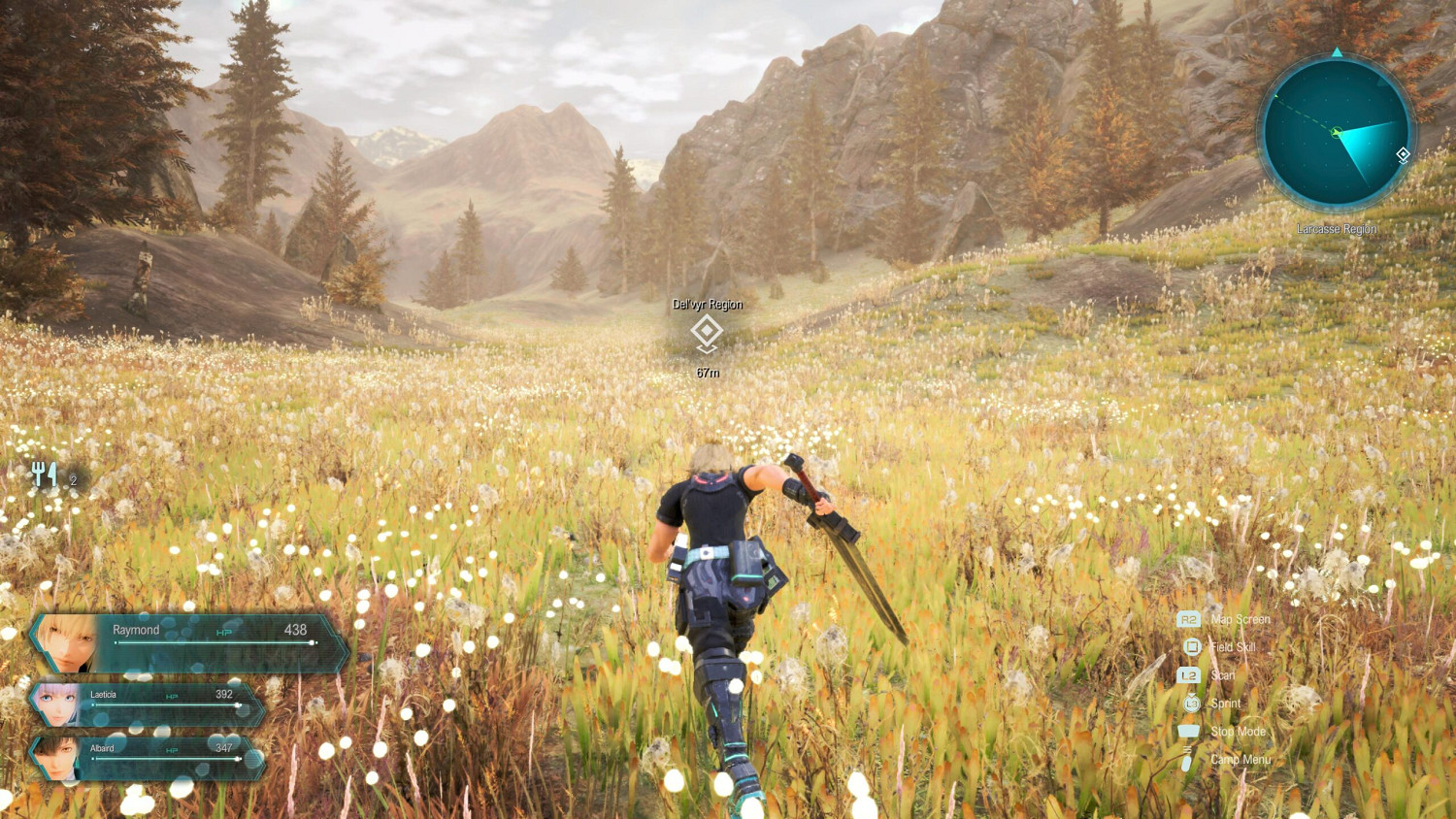Image resolution: width=1456 pixels, height=819 pixels.
Task: Select the destination diamond beside the minimap
Action: (x=1405, y=153)
